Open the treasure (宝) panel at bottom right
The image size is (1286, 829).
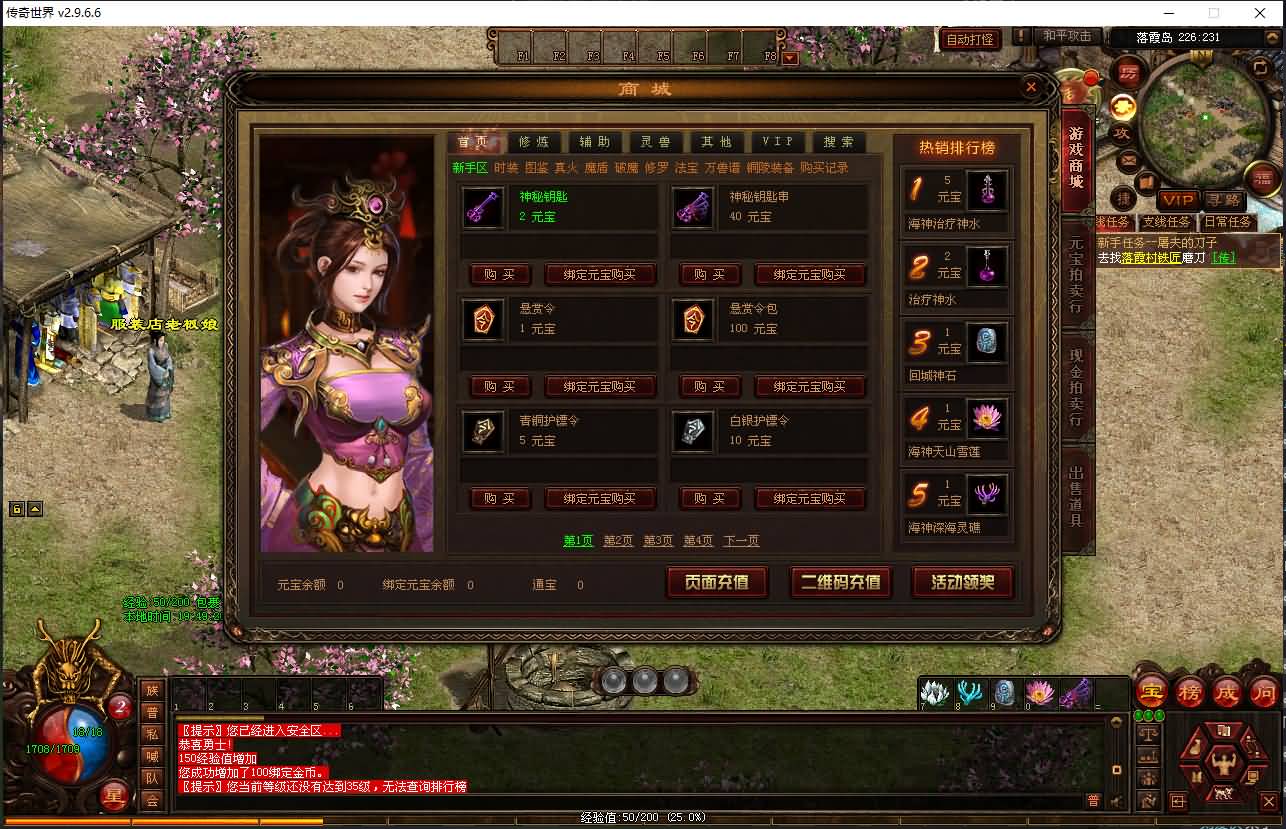(1152, 691)
